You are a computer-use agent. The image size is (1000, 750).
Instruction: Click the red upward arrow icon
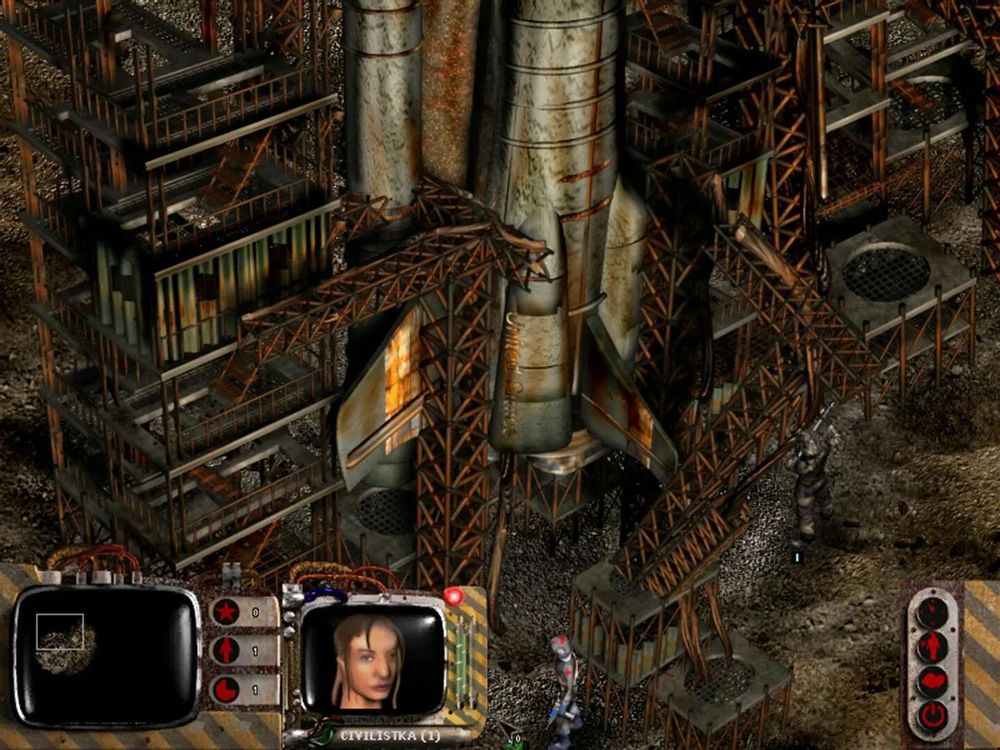(227, 650)
